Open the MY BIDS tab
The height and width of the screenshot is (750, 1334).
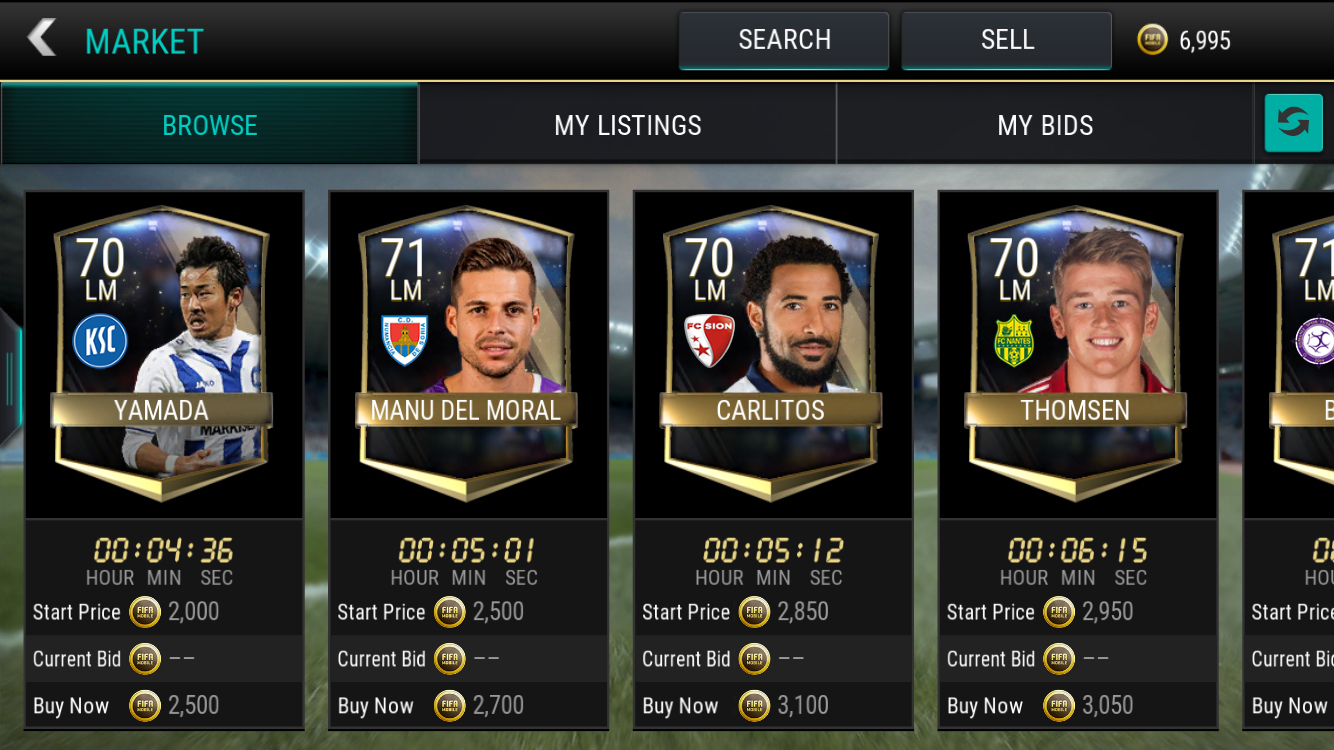pyautogui.click(x=1045, y=124)
